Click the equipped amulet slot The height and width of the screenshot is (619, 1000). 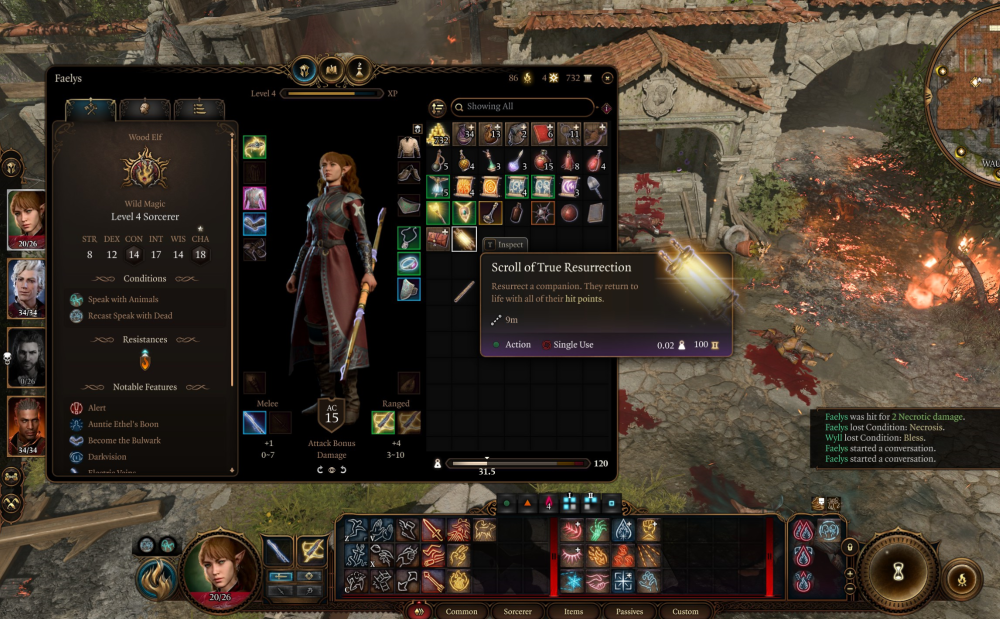409,238
